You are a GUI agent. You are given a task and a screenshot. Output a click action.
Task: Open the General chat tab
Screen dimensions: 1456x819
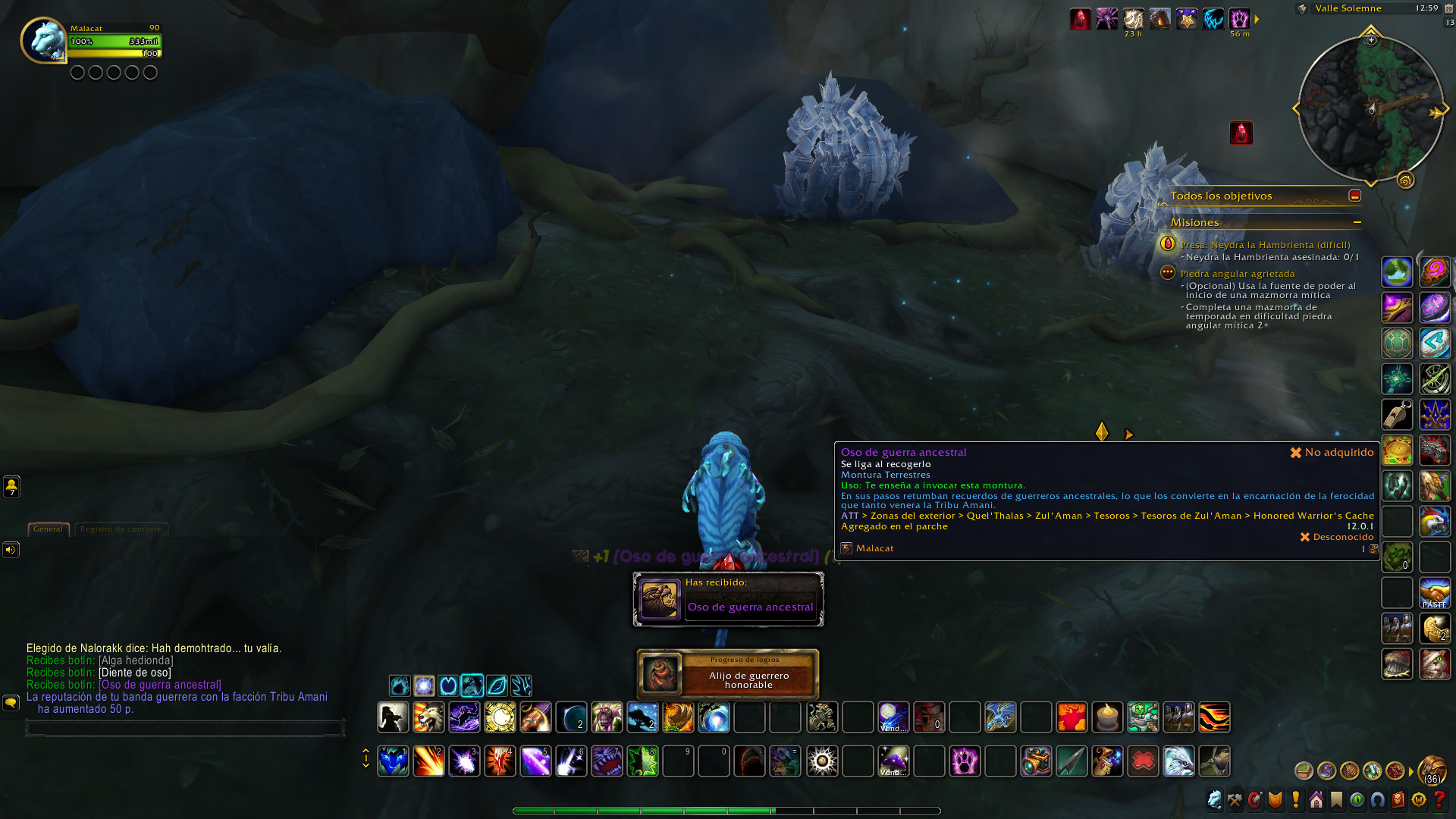point(48,529)
